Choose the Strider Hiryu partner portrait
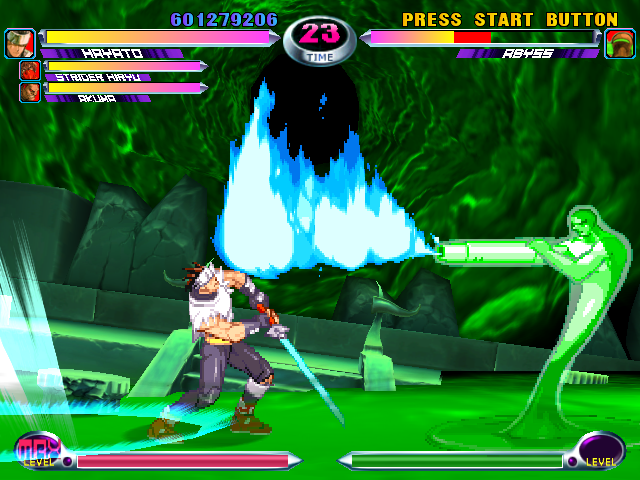The height and width of the screenshot is (480, 640). point(29,70)
